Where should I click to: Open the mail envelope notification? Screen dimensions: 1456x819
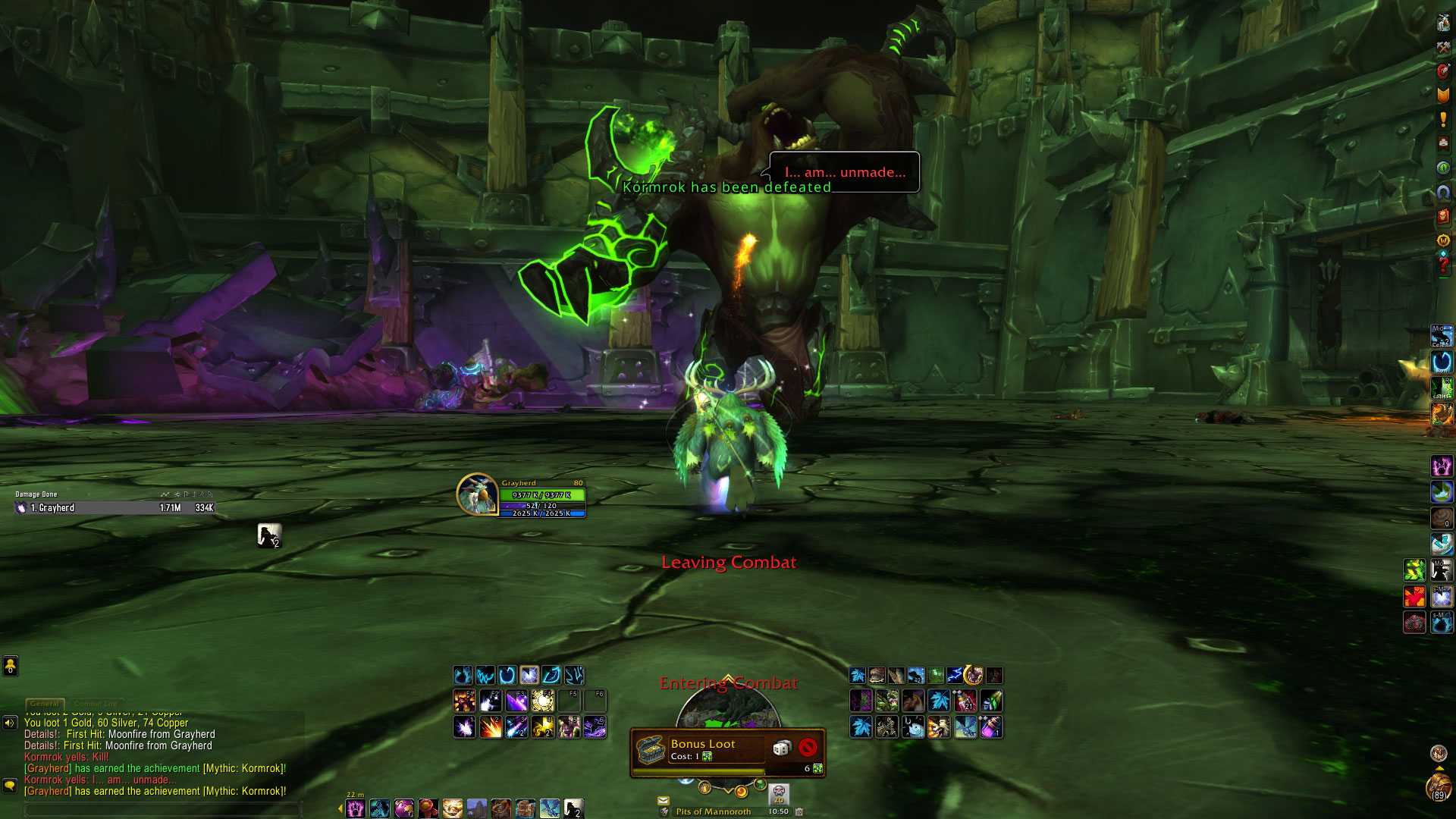tap(664, 800)
